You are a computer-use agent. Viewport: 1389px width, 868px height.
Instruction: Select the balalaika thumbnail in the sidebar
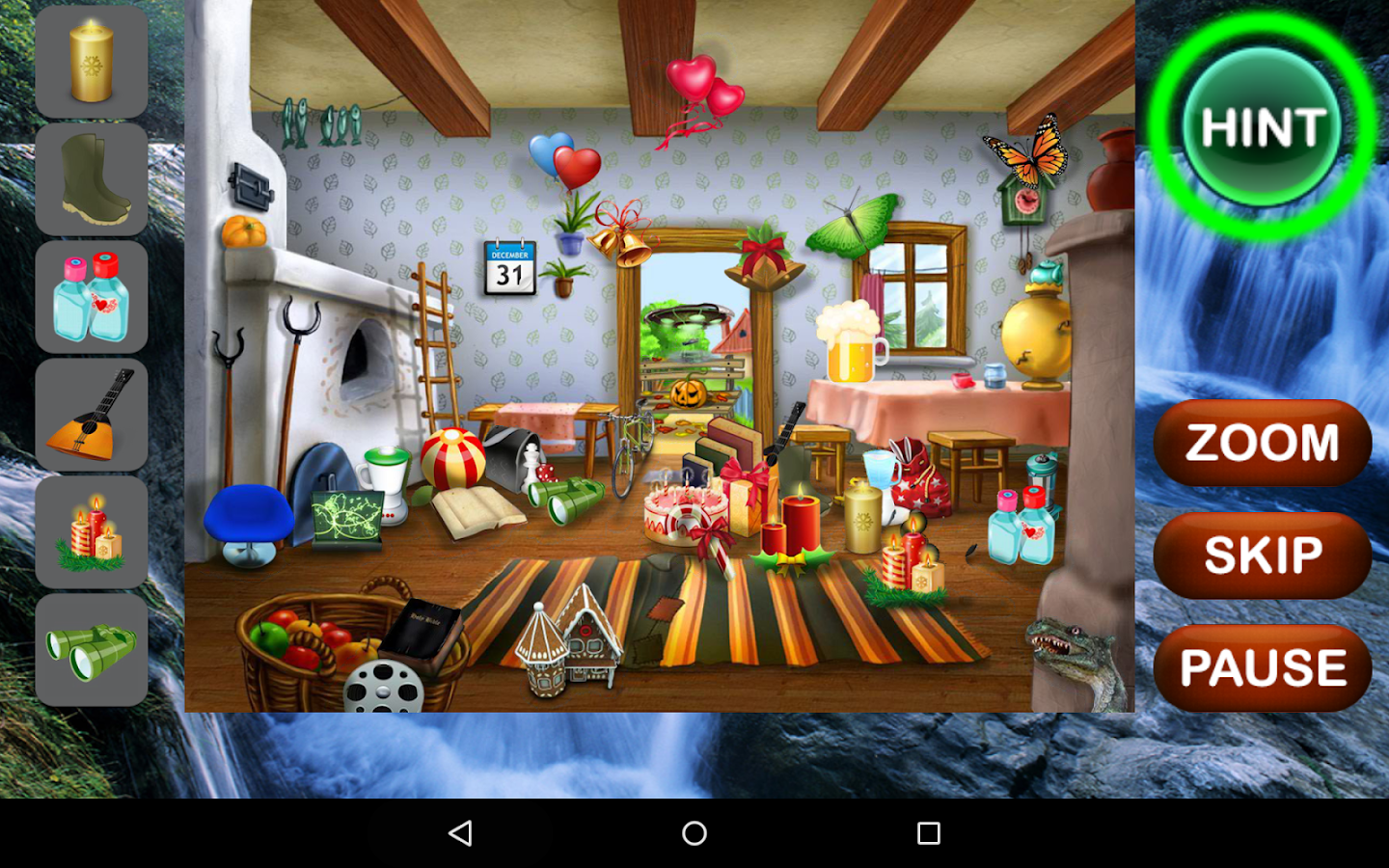[x=92, y=414]
